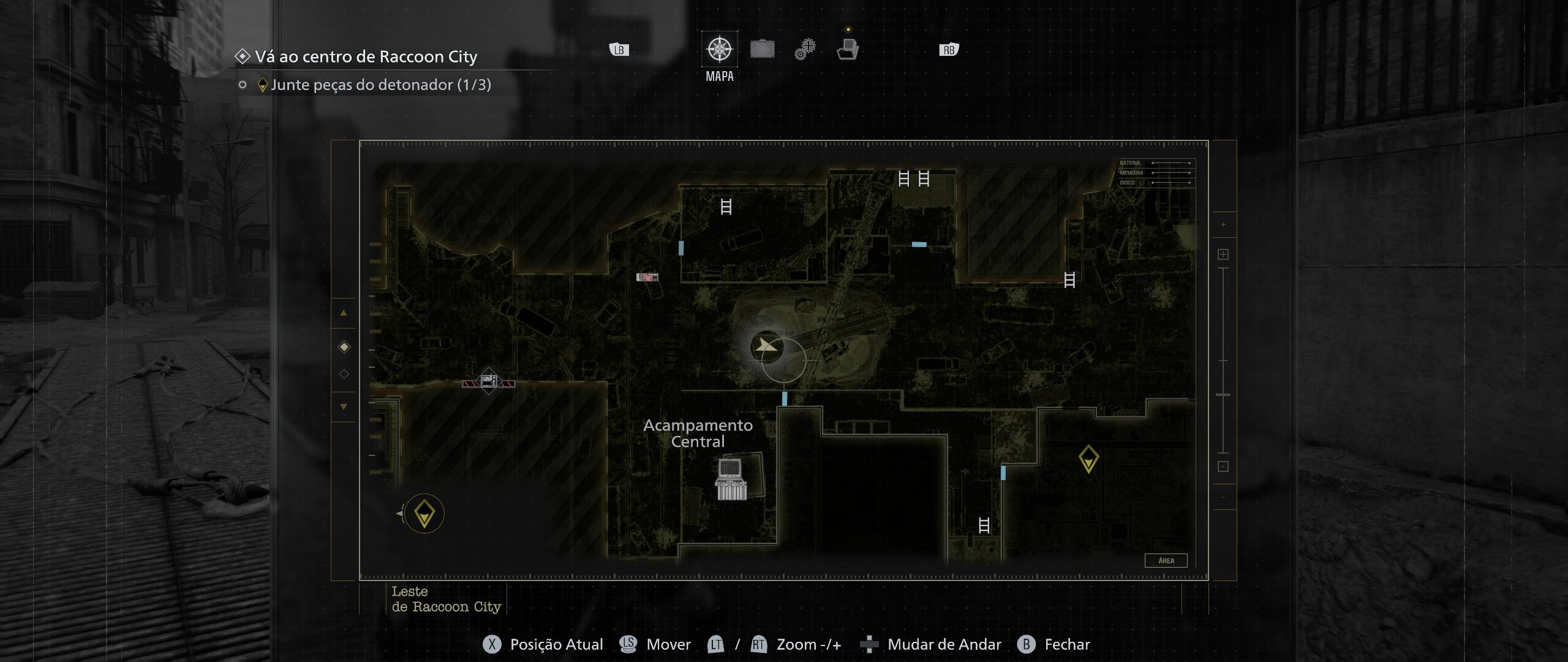Click the map zoom slider track
1568x662 pixels.
pos(1223,360)
